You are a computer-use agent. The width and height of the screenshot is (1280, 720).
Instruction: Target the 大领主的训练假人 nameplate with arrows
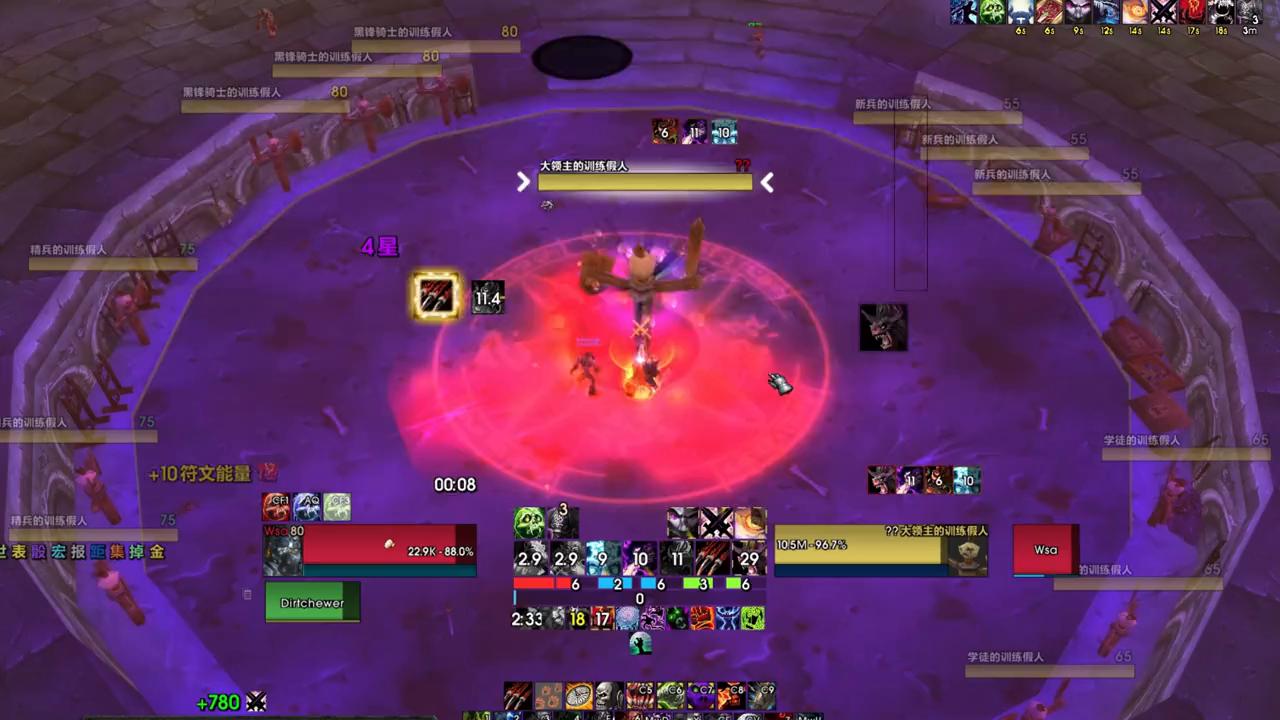[645, 180]
